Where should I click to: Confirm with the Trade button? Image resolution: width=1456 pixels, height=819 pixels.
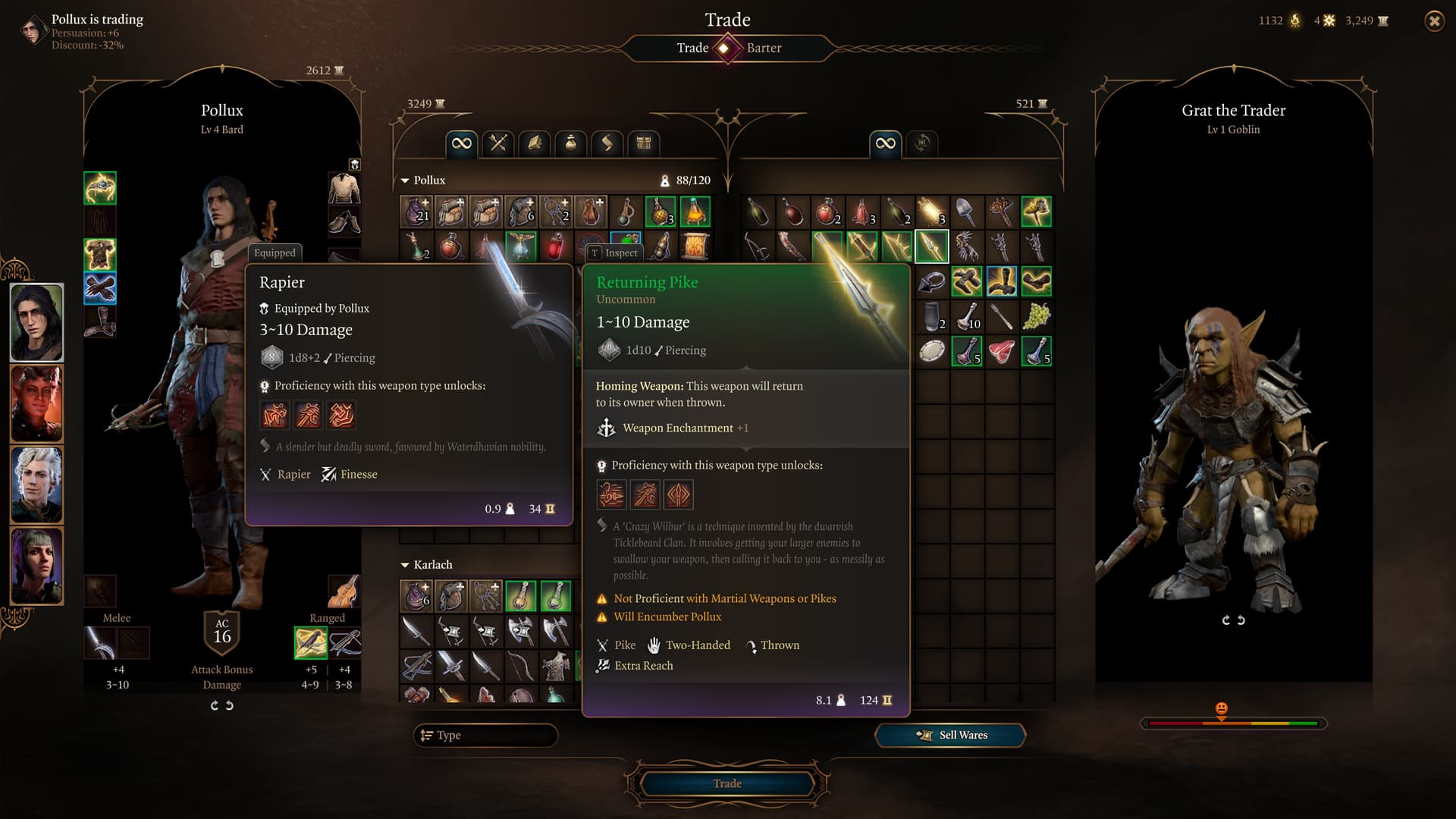[x=726, y=783]
